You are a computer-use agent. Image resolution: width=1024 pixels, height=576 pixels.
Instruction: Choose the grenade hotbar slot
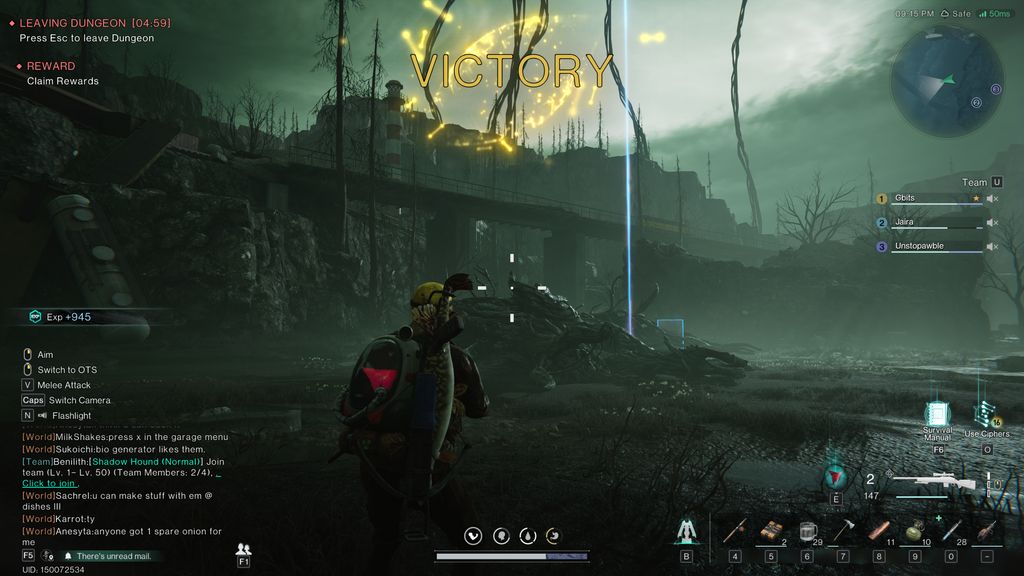pos(914,532)
